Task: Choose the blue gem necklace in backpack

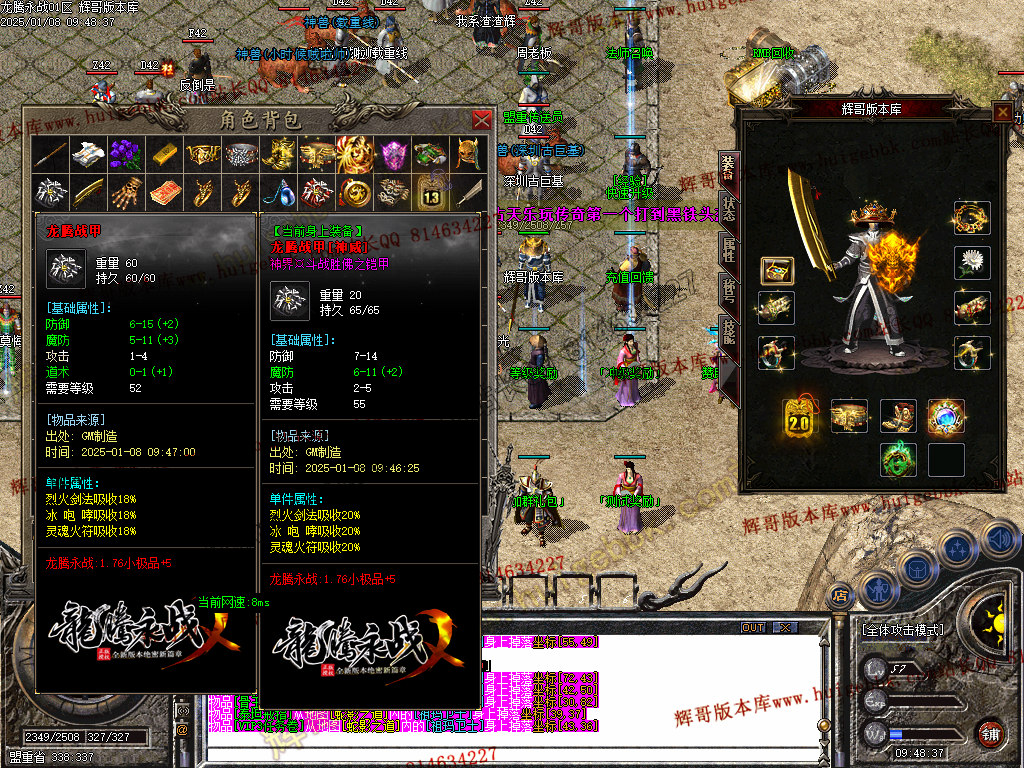Action: point(278,191)
